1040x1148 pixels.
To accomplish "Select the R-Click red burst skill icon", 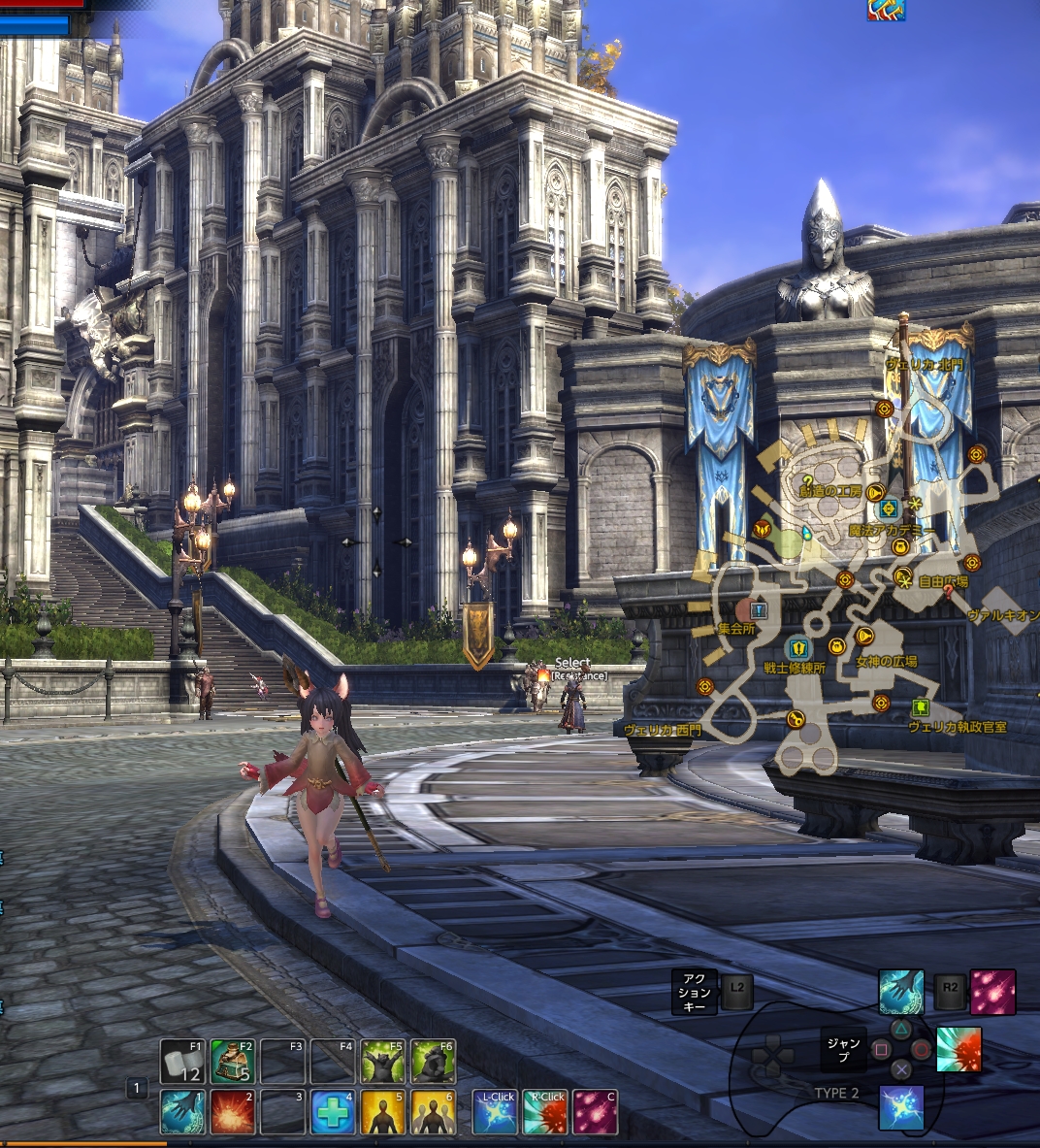I will [x=545, y=1112].
